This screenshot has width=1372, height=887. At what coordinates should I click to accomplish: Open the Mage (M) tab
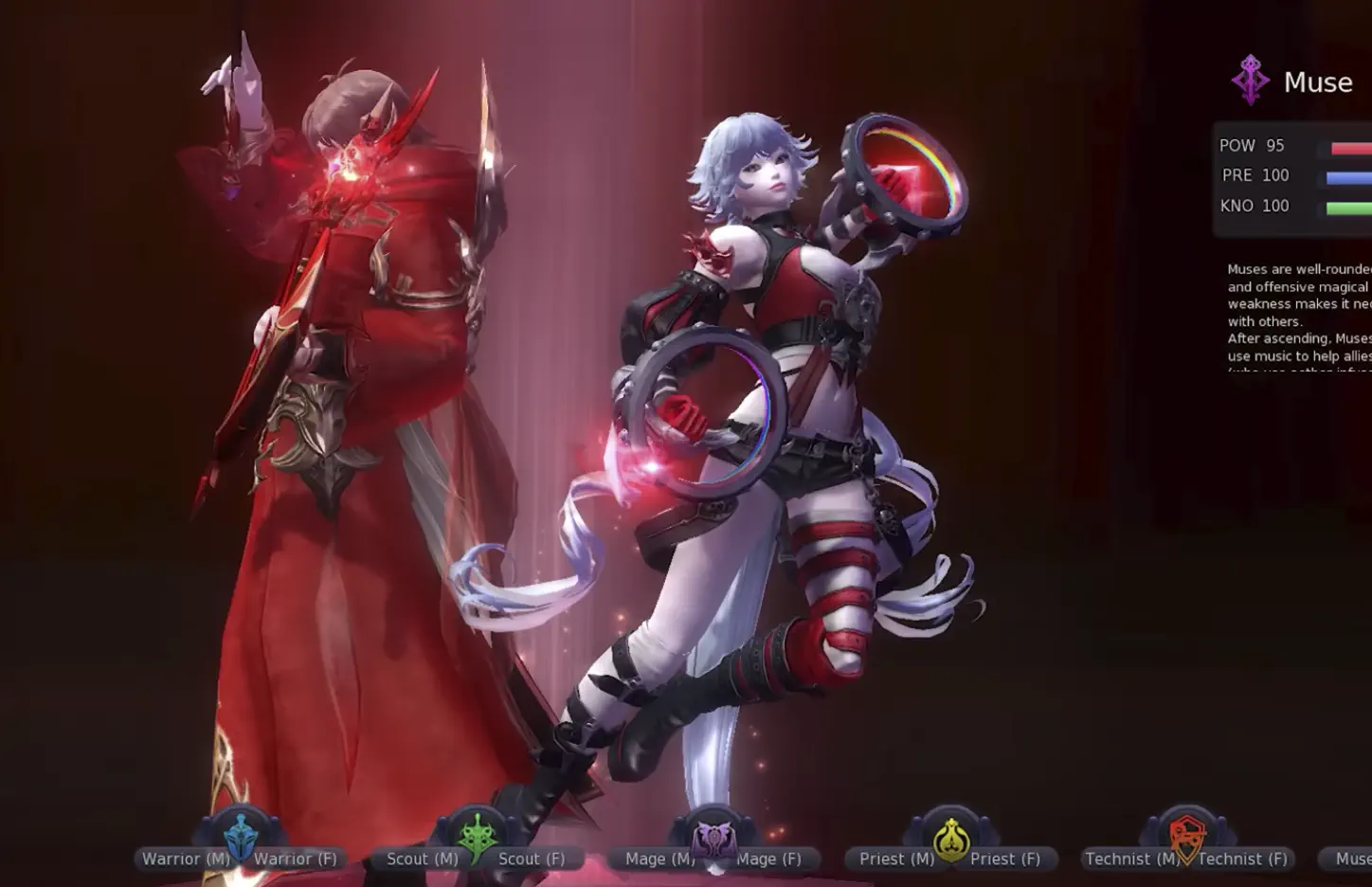[x=658, y=859]
